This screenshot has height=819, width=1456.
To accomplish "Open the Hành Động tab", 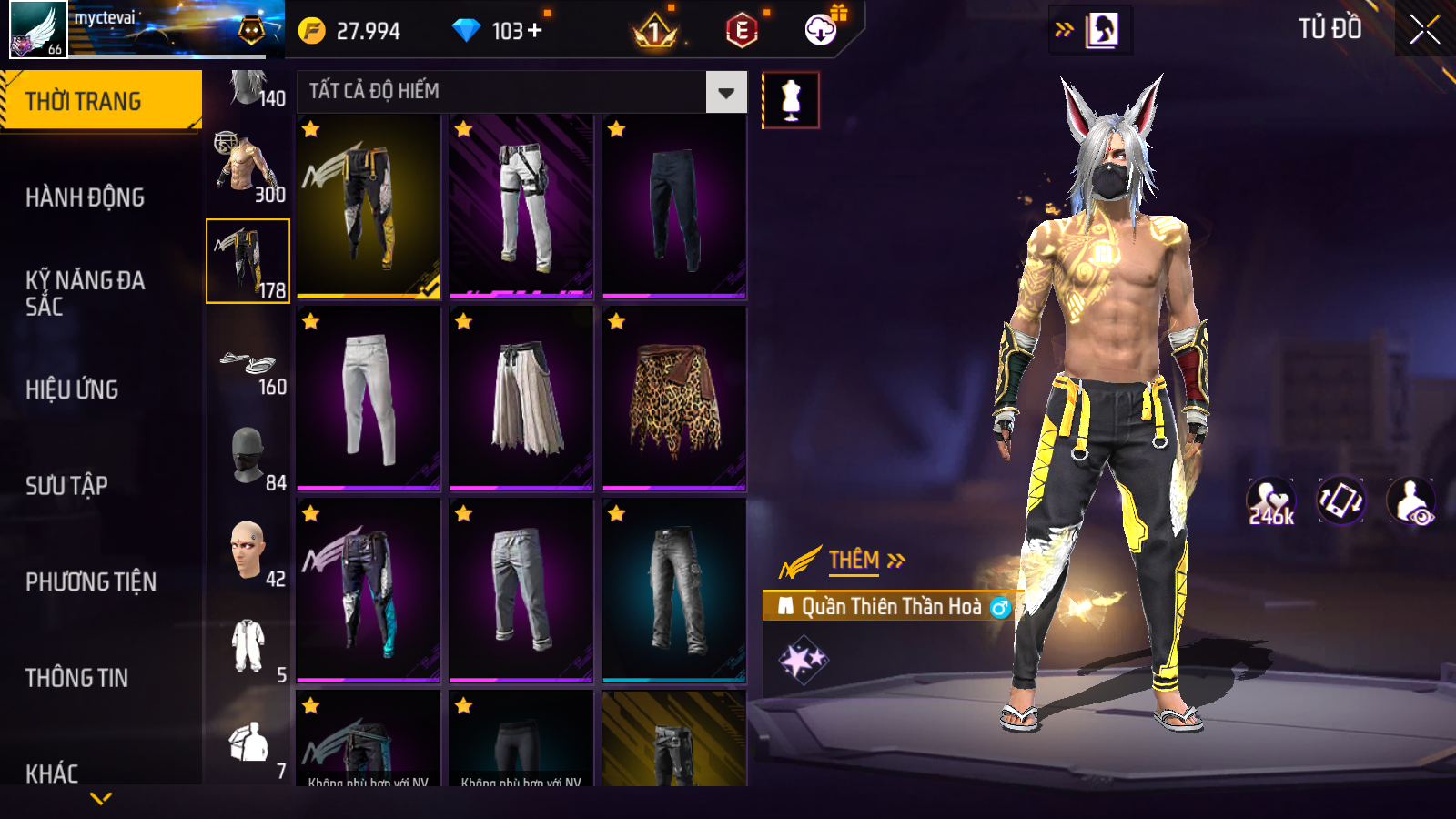I will pyautogui.click(x=85, y=197).
